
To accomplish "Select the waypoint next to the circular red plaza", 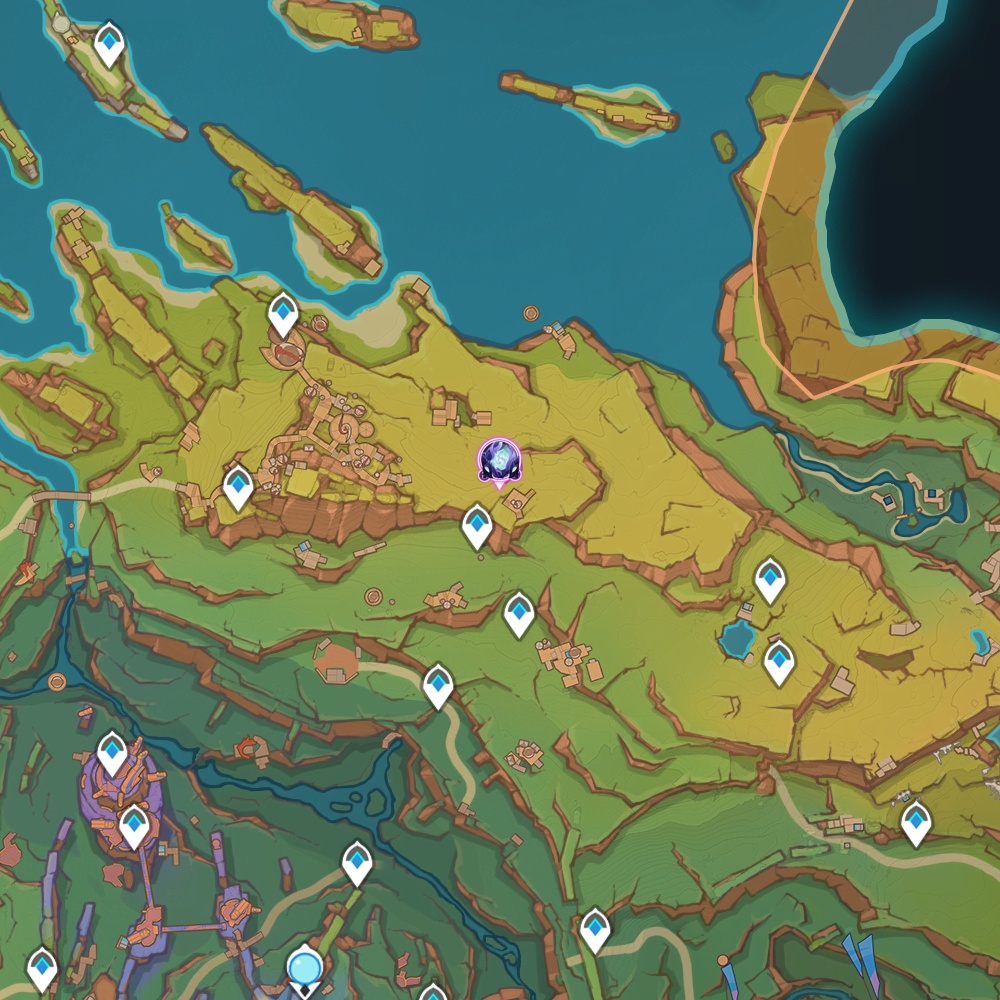I will pyautogui.click(x=284, y=315).
